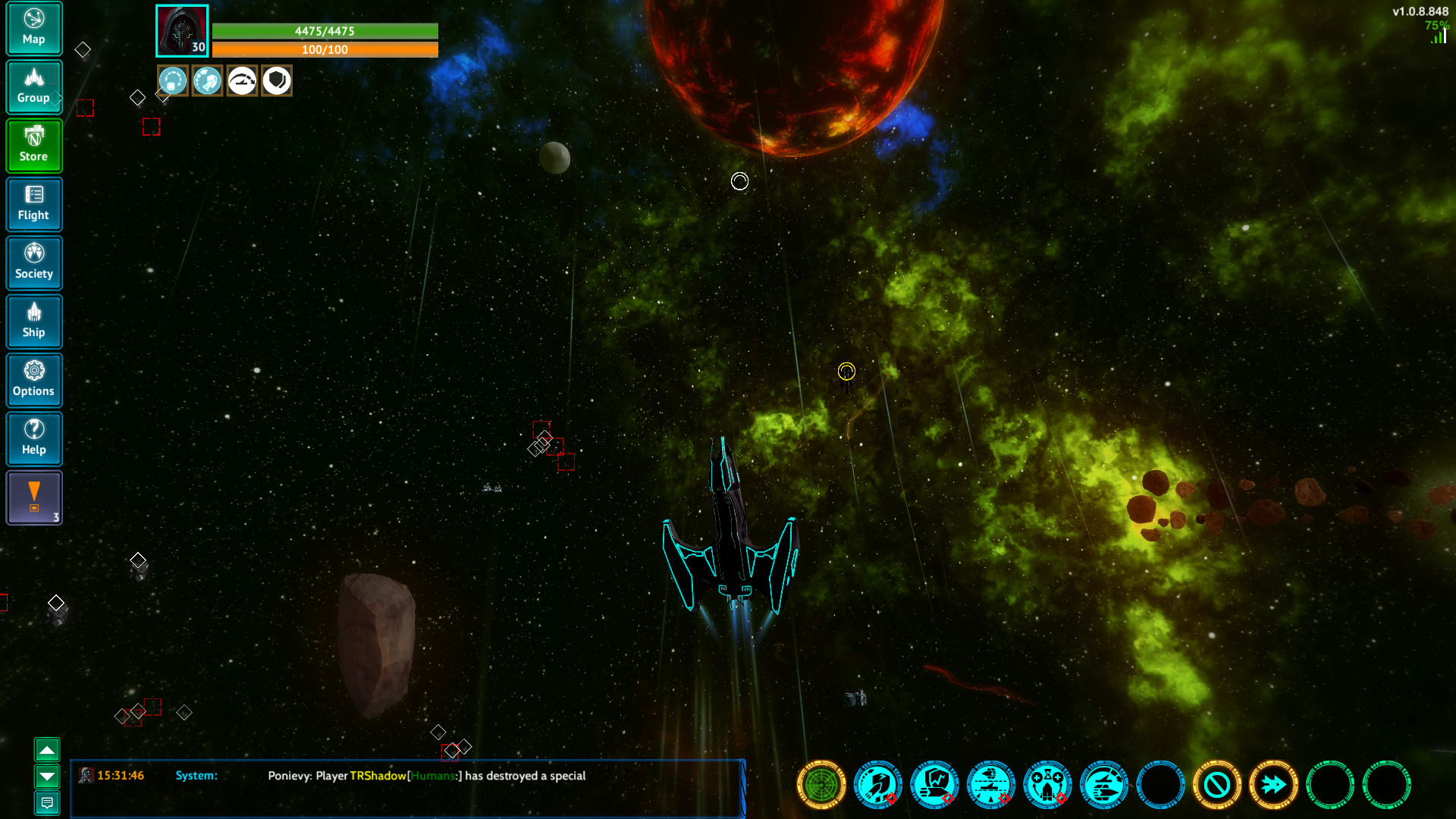The width and height of the screenshot is (1456, 819).
Task: Trigger the missile launch skill on hotbar
Action: coord(877,785)
